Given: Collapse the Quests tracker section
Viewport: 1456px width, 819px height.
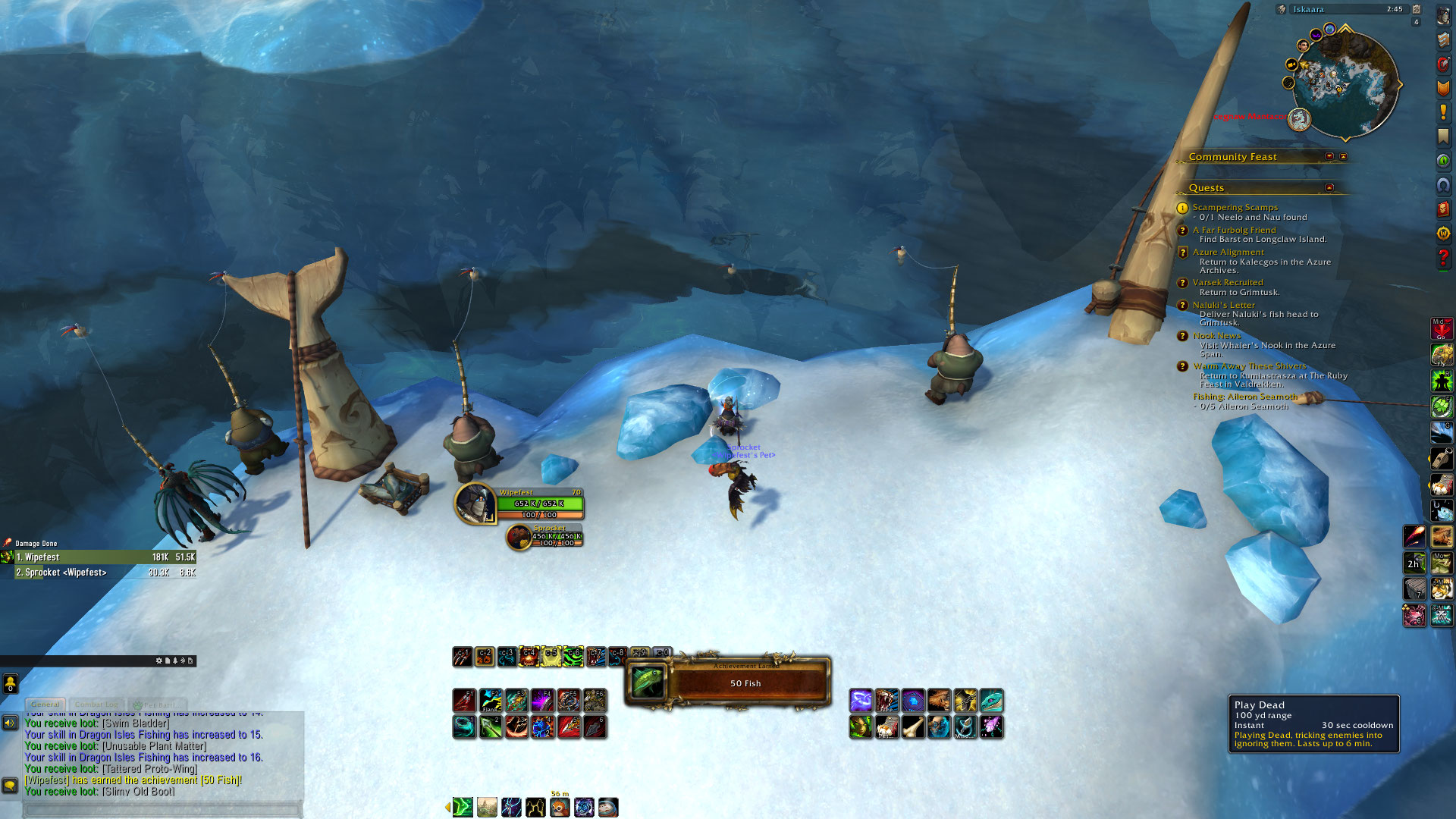Looking at the screenshot, I should (1329, 187).
